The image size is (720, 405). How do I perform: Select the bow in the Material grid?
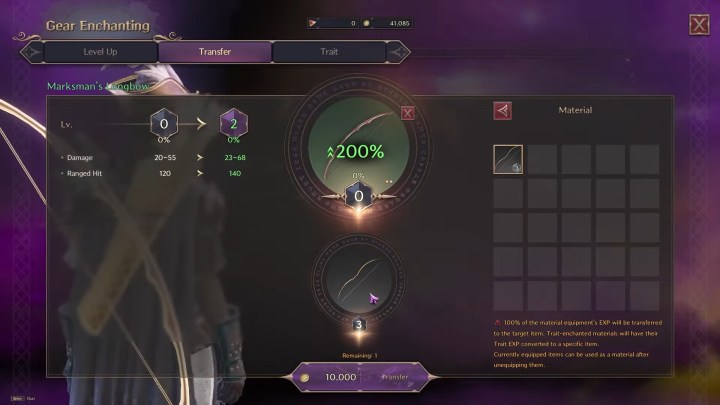(x=508, y=160)
